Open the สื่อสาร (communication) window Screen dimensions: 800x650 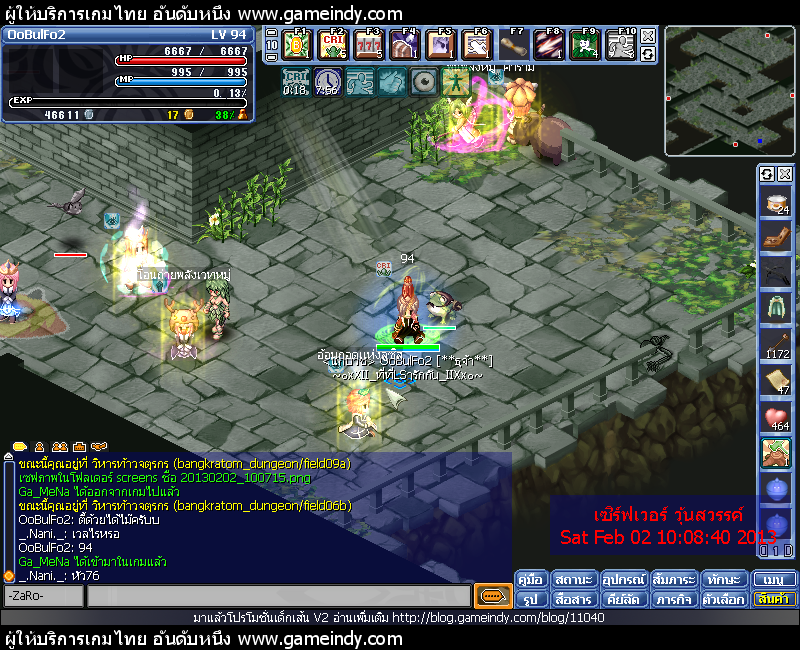click(573, 599)
